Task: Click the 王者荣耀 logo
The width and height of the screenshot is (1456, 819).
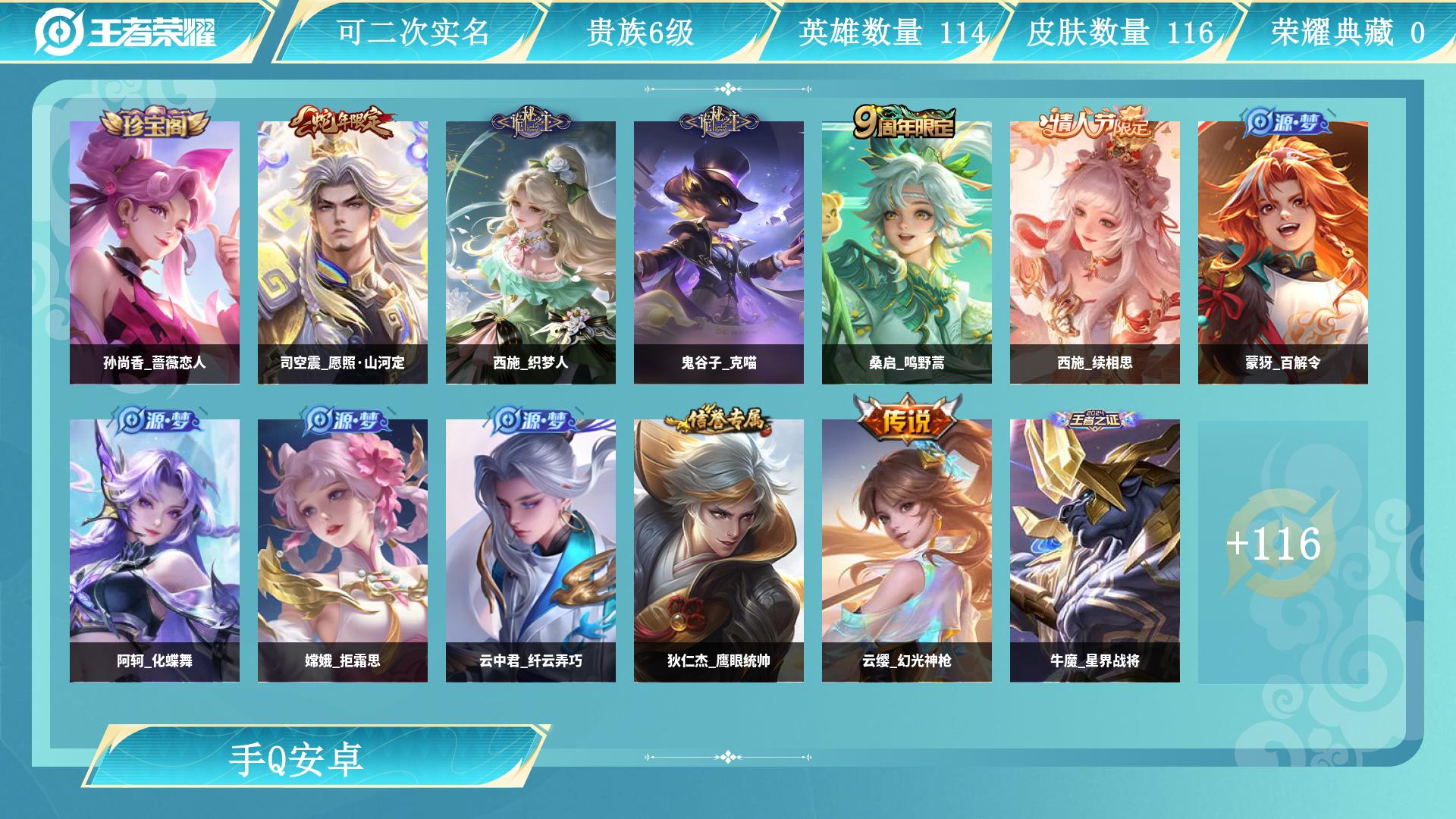Action: pos(126,32)
